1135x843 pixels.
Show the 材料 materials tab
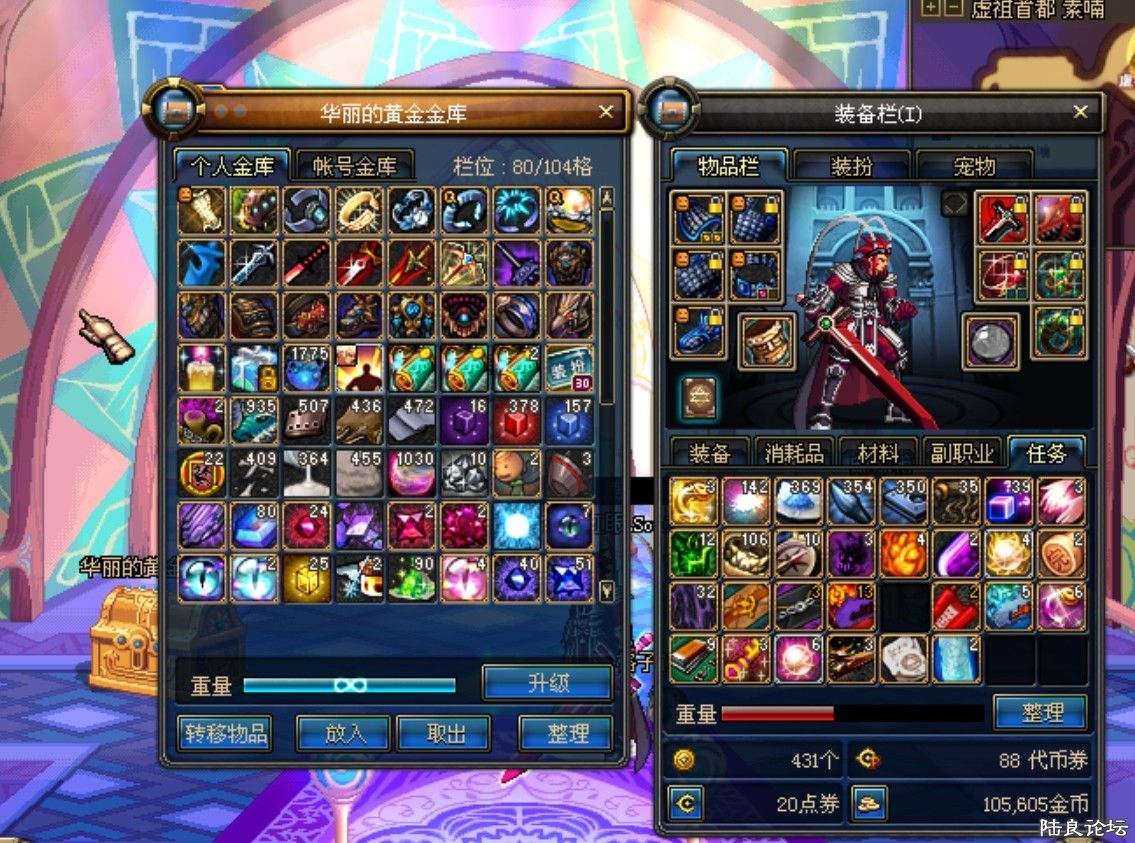(x=878, y=453)
